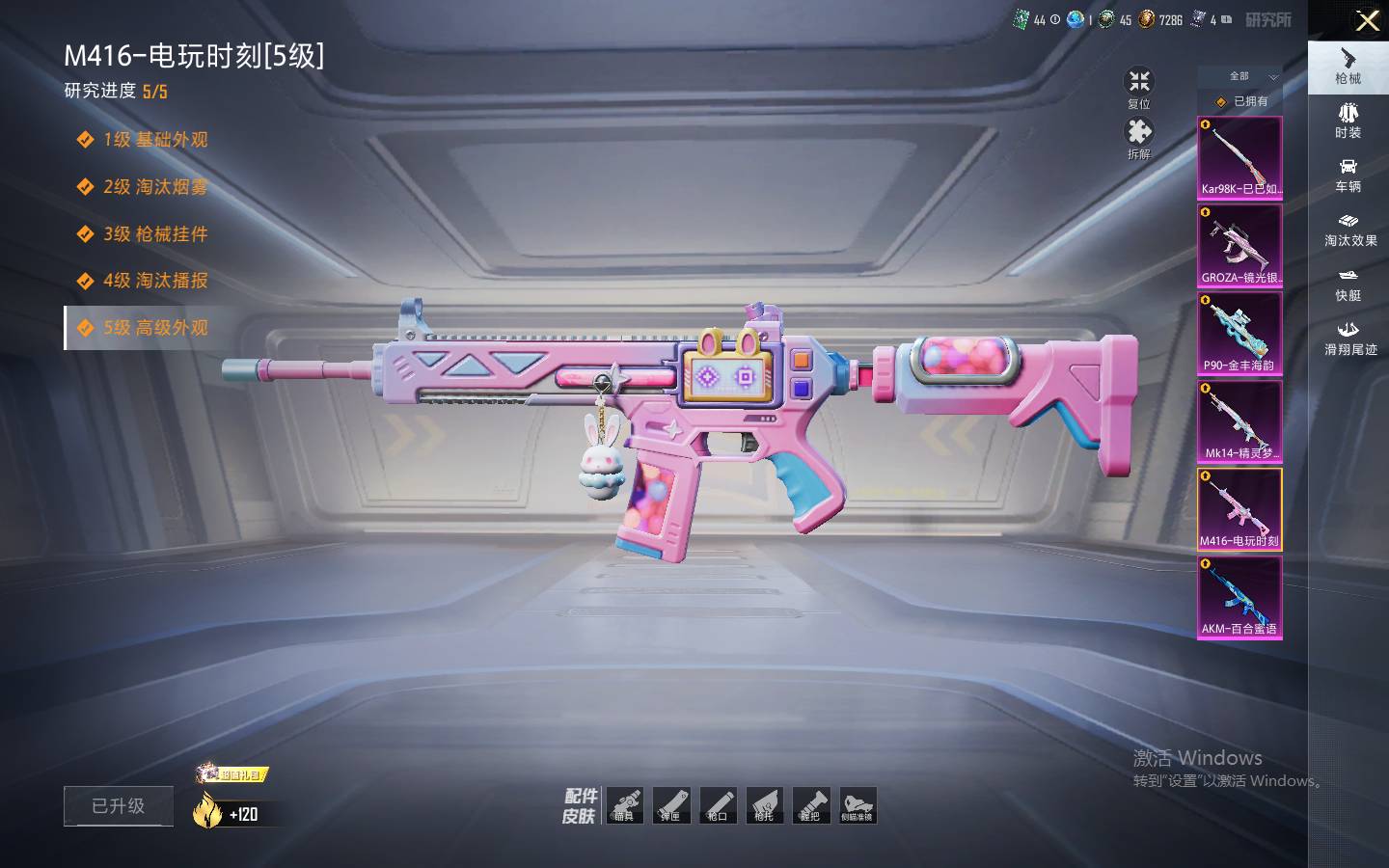Open the 滑翔尾迹 glide trail tab

(x=1349, y=338)
